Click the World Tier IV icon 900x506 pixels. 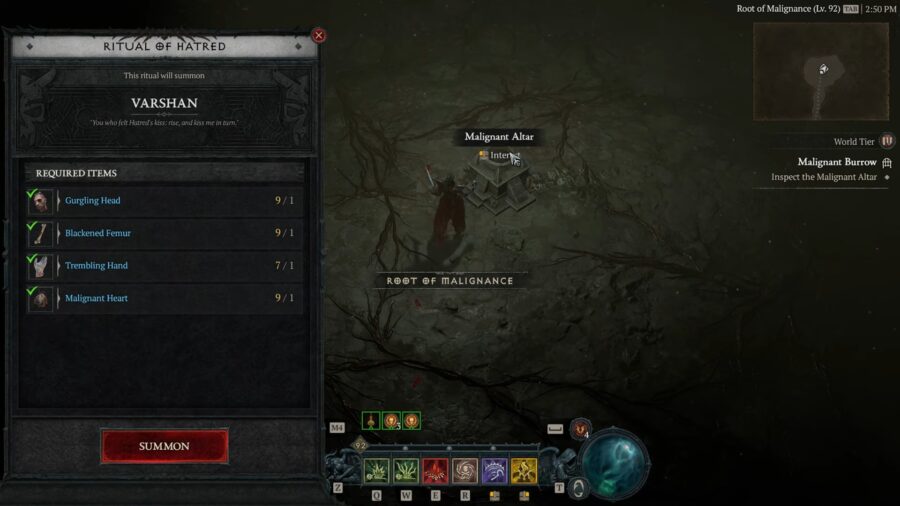click(887, 142)
